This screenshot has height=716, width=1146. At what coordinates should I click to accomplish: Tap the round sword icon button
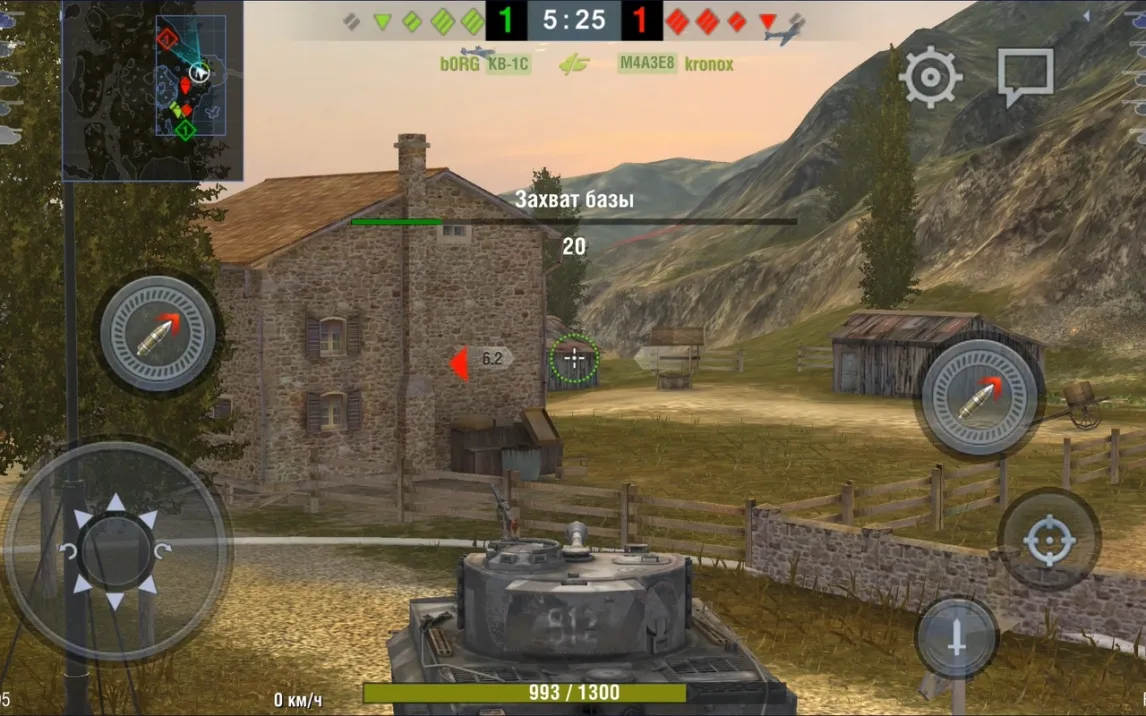(x=956, y=640)
